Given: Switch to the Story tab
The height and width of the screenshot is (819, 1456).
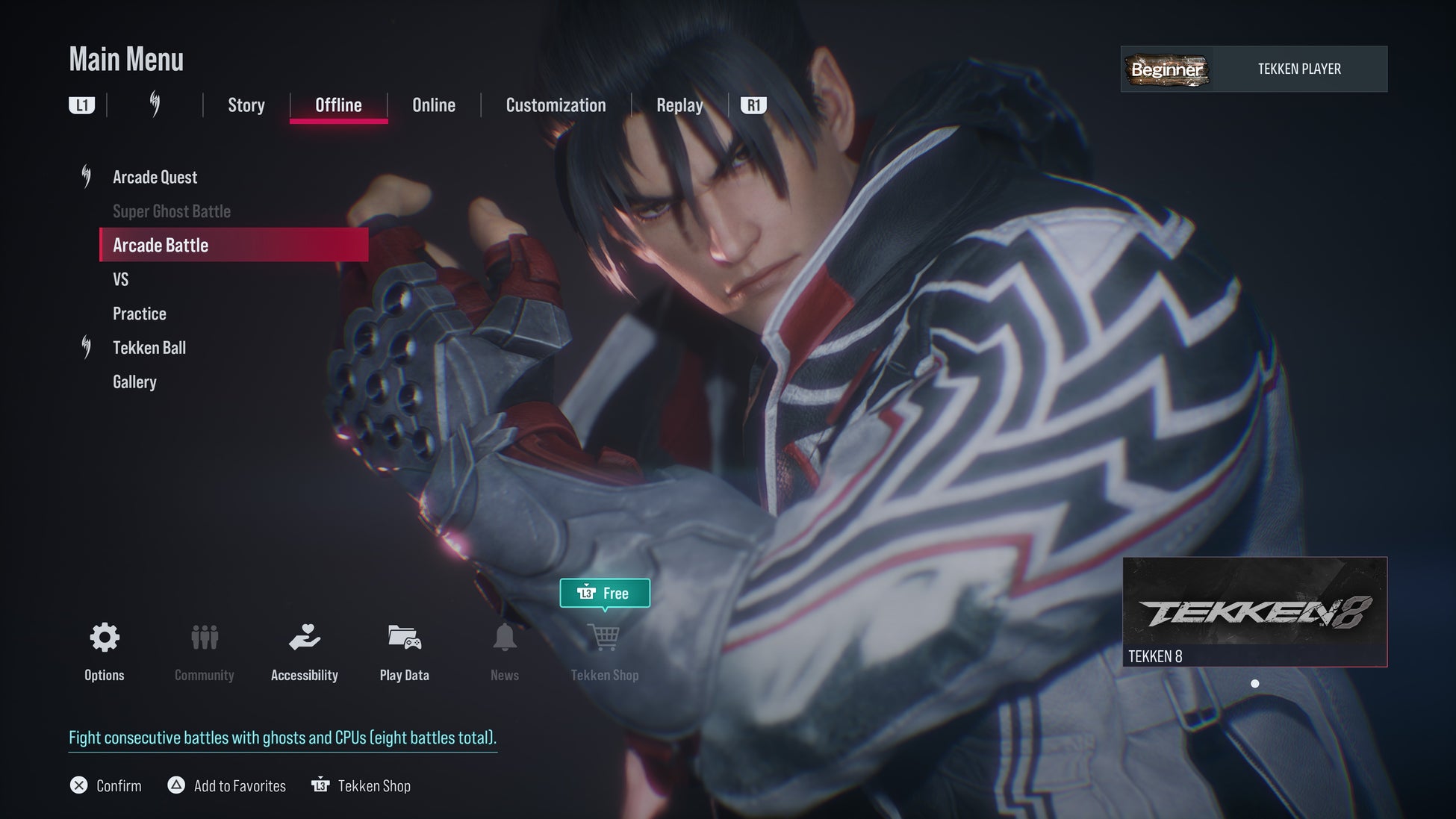Looking at the screenshot, I should click(246, 105).
